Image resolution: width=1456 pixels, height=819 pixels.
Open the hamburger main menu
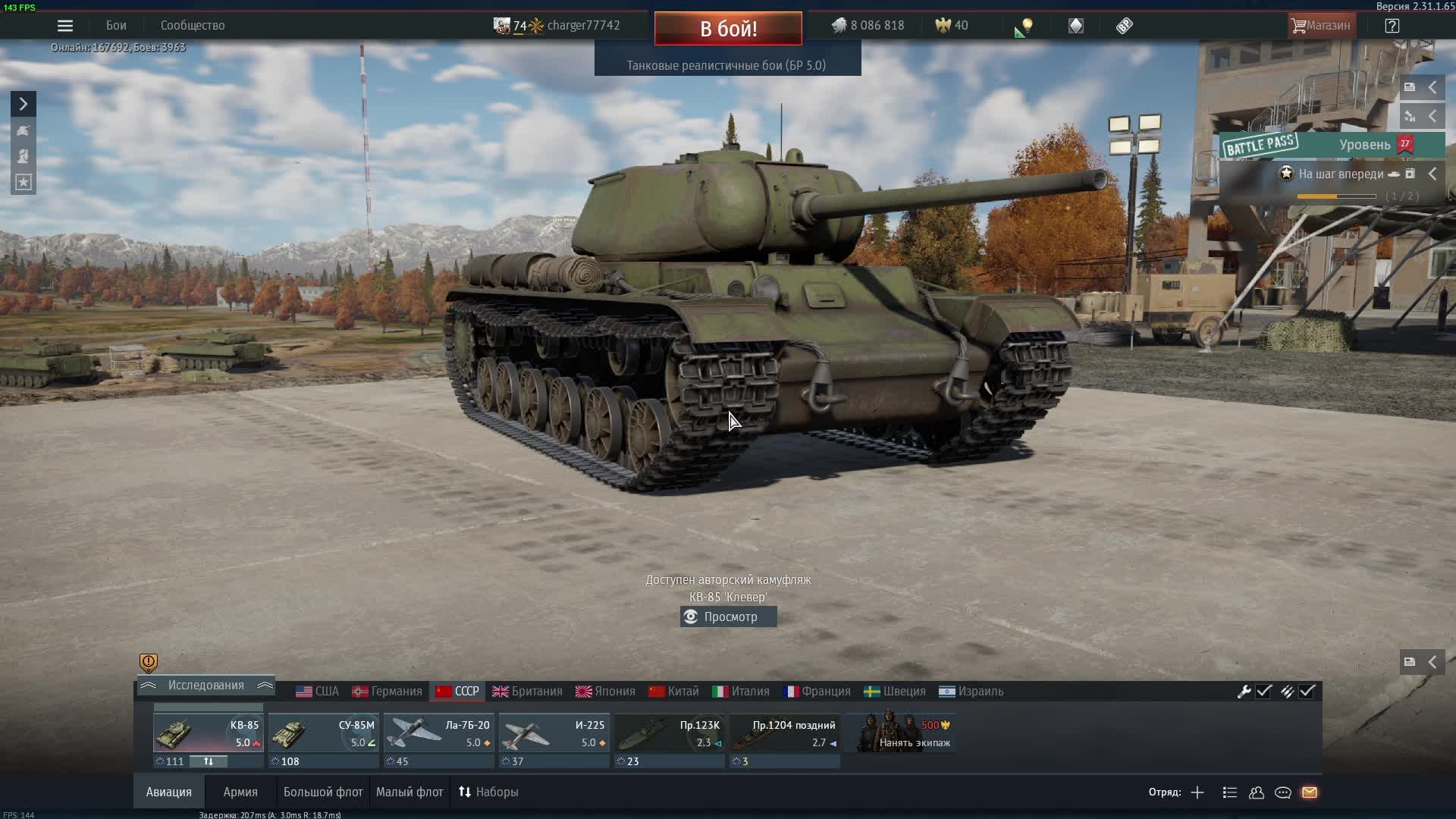tap(65, 26)
